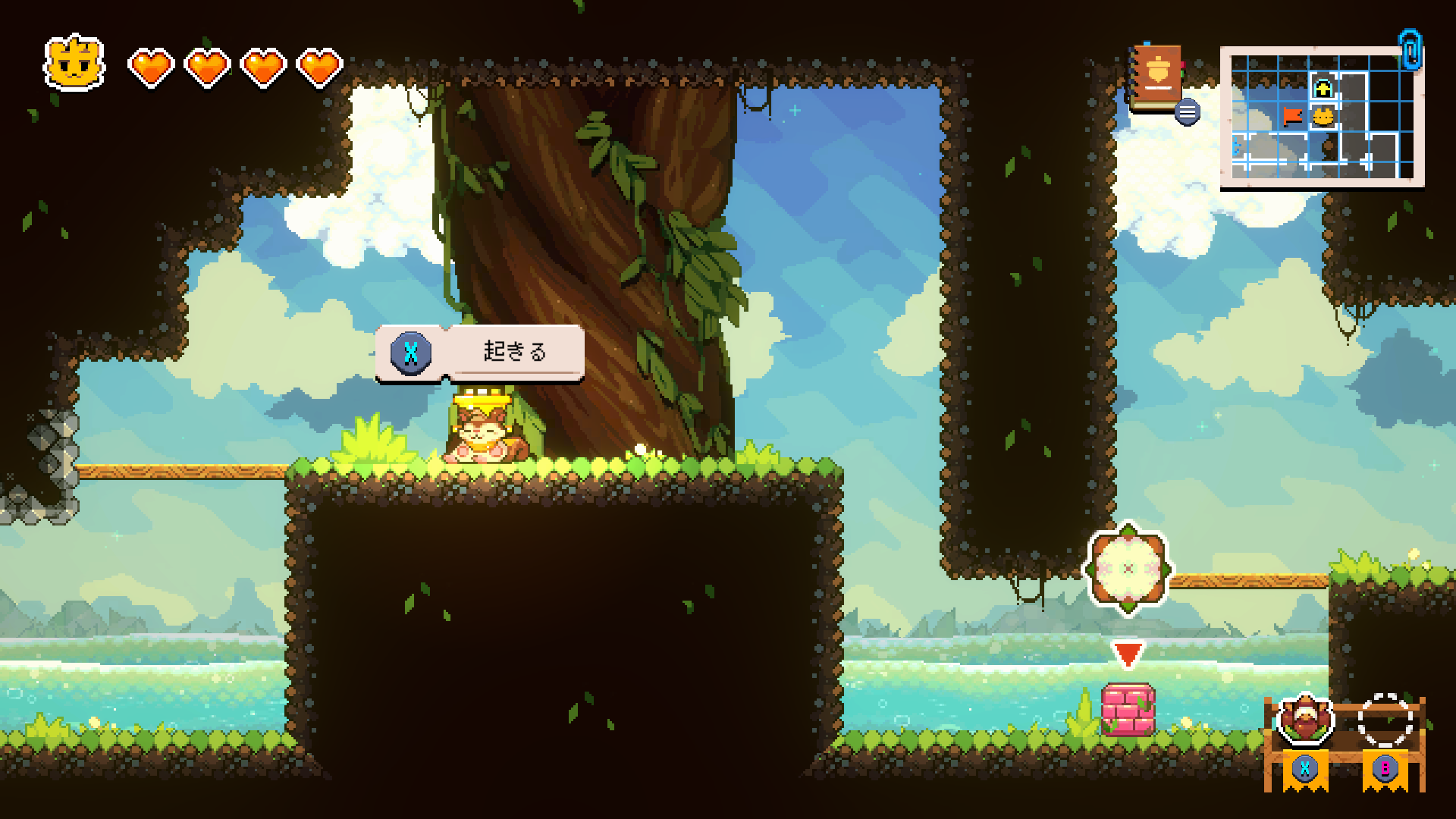This screenshot has width=1456, height=819.
Task: Select the red flower item slot
Action: click(x=1305, y=720)
